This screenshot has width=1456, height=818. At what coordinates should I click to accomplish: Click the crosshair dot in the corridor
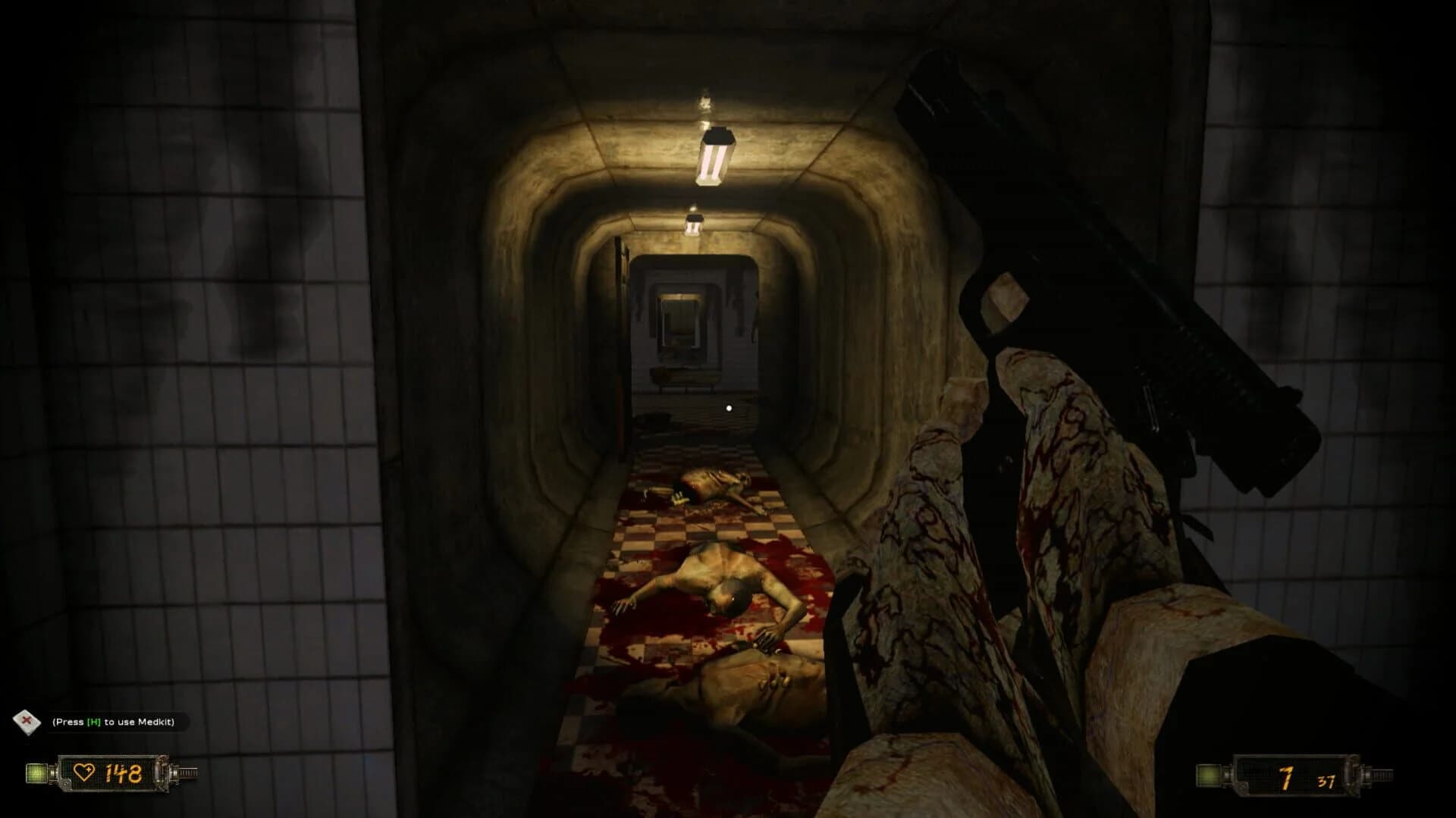728,409
